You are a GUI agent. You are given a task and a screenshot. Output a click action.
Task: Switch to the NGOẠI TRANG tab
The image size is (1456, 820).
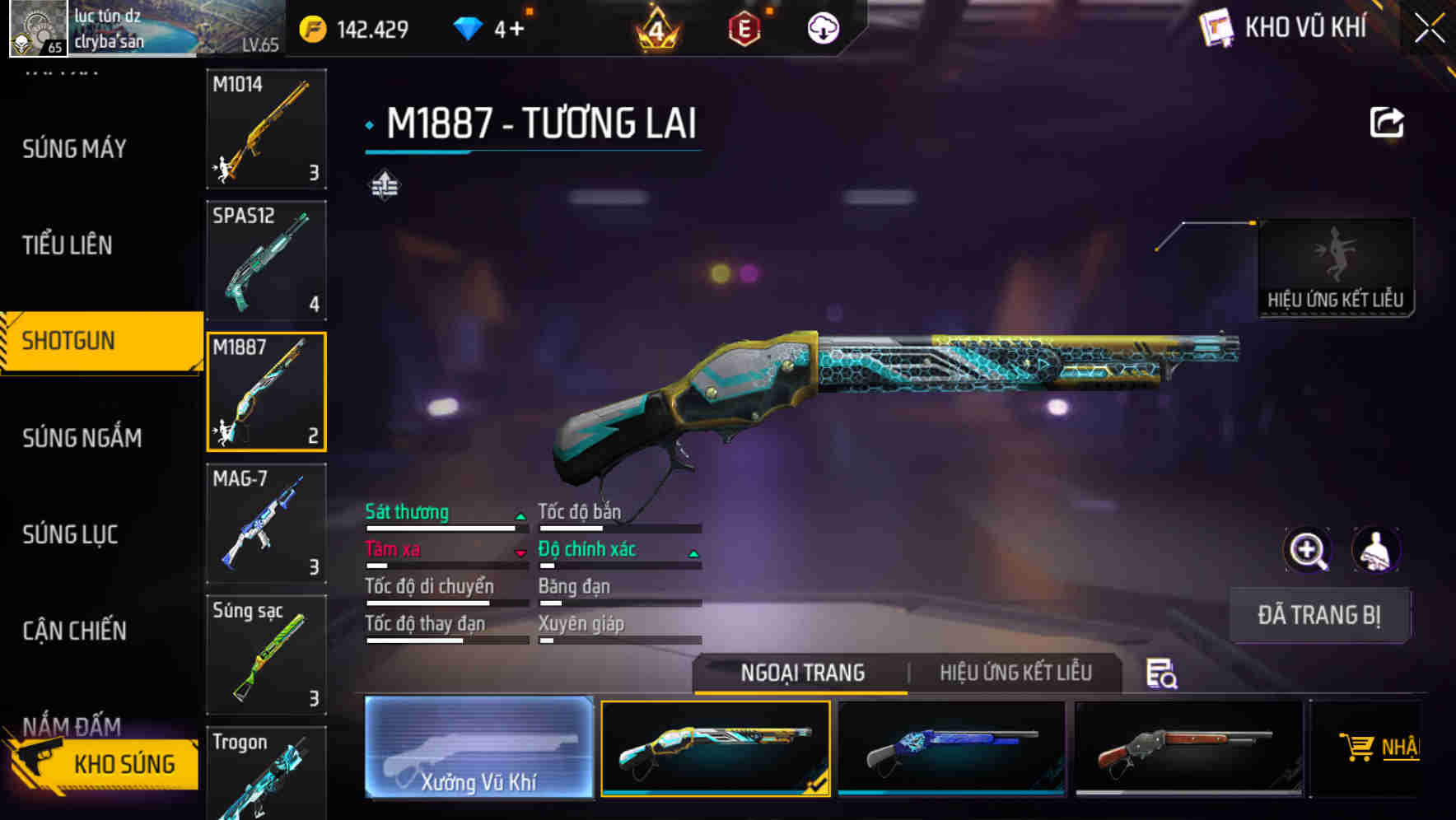[x=800, y=673]
